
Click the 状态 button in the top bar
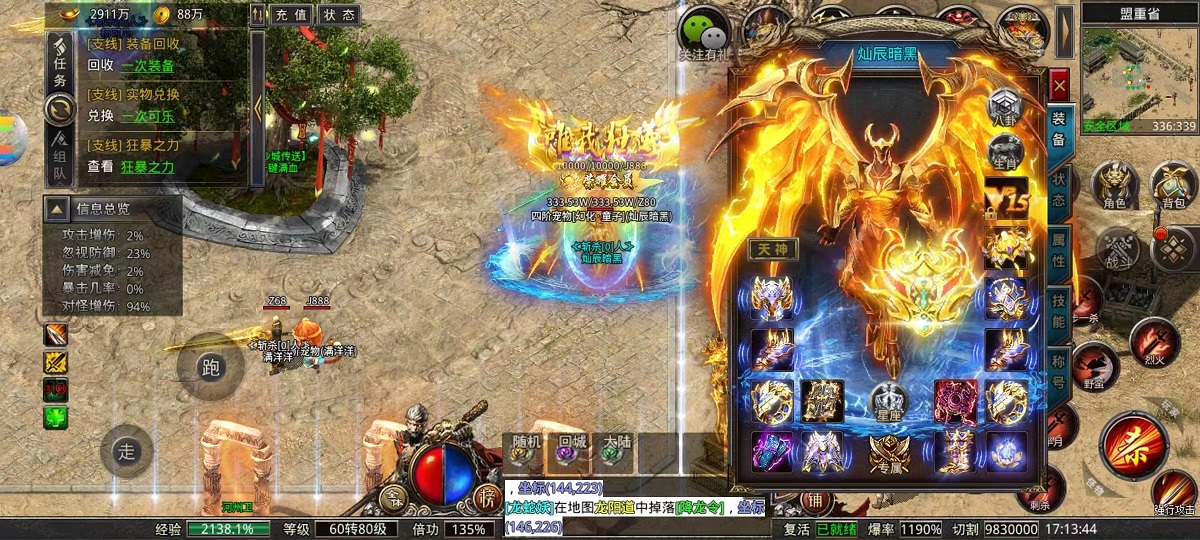(x=340, y=15)
